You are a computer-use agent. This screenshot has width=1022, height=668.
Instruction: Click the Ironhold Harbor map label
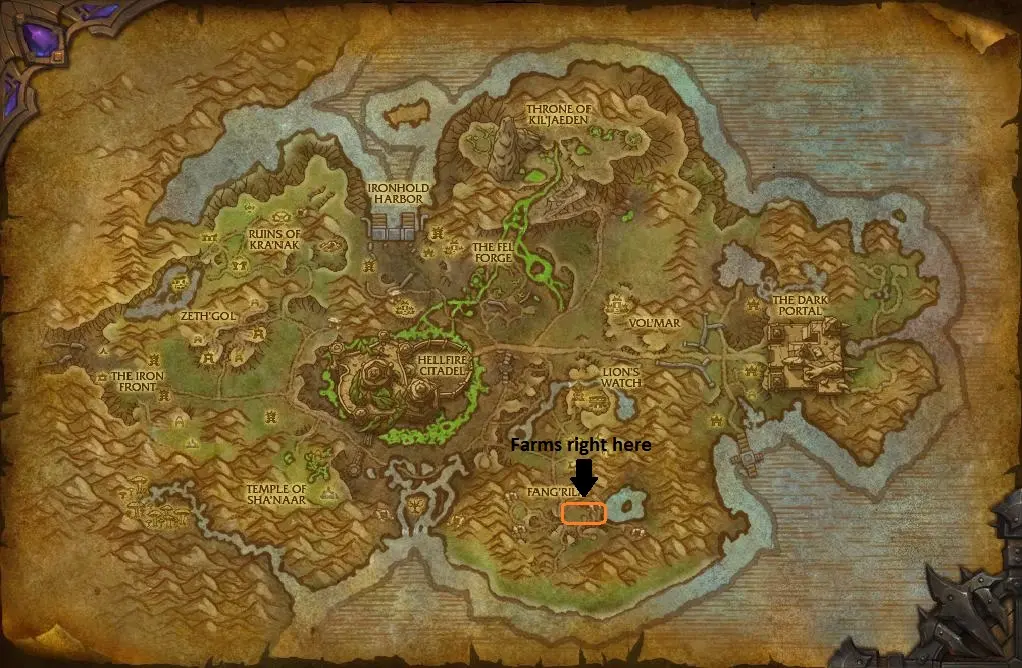394,192
